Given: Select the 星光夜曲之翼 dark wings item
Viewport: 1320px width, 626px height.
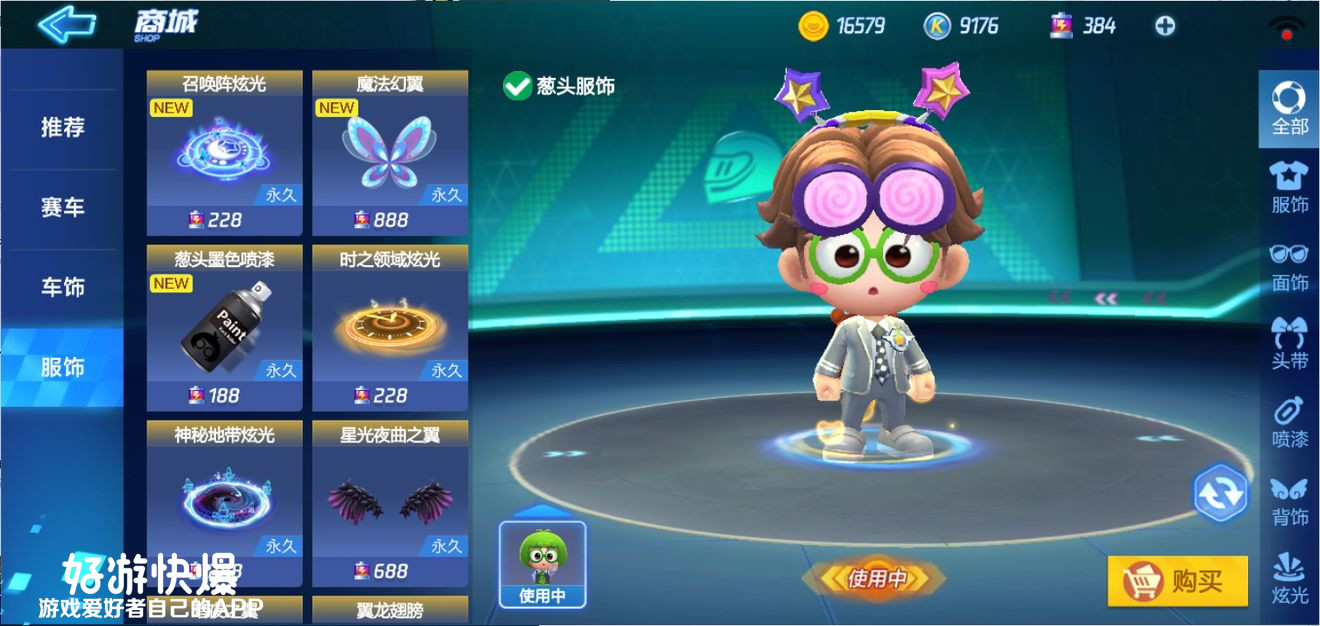Looking at the screenshot, I should [390, 502].
